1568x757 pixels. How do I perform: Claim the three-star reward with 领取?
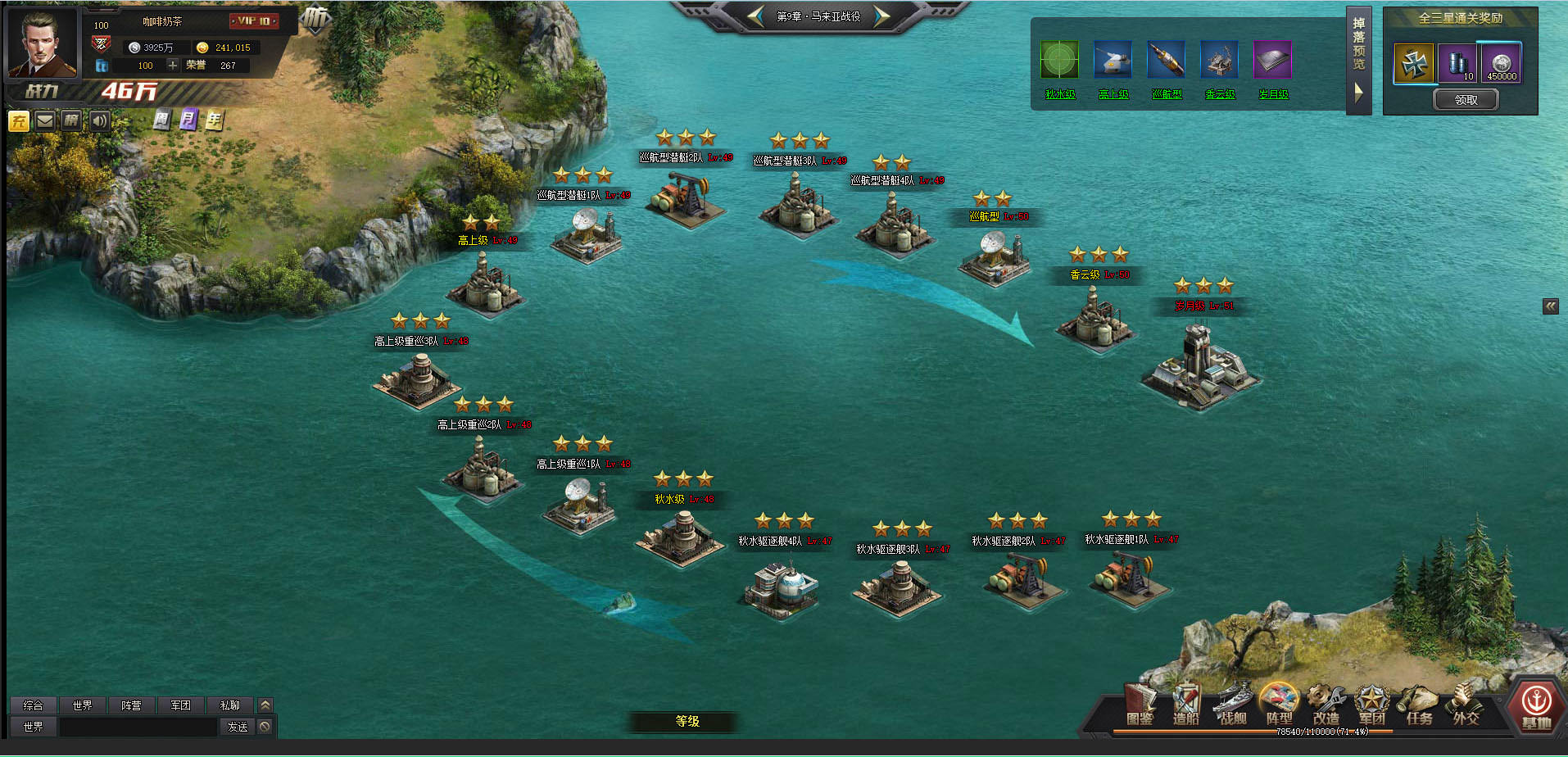pos(1466,100)
